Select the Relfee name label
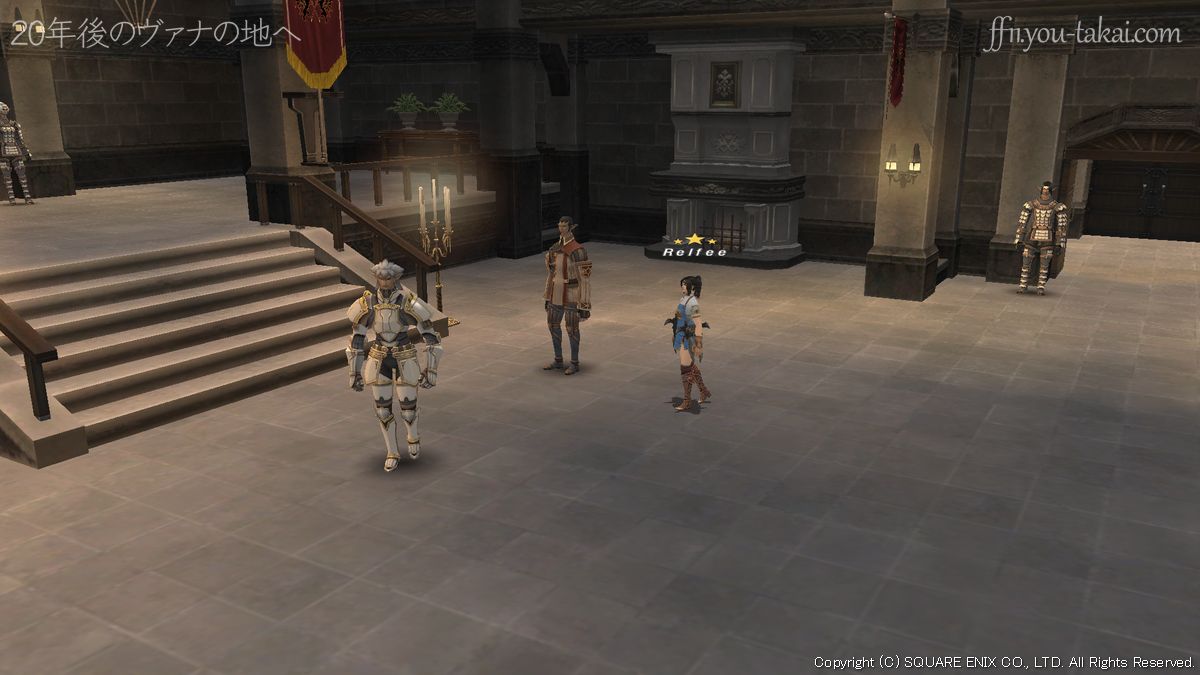The height and width of the screenshot is (675, 1200). pos(693,252)
